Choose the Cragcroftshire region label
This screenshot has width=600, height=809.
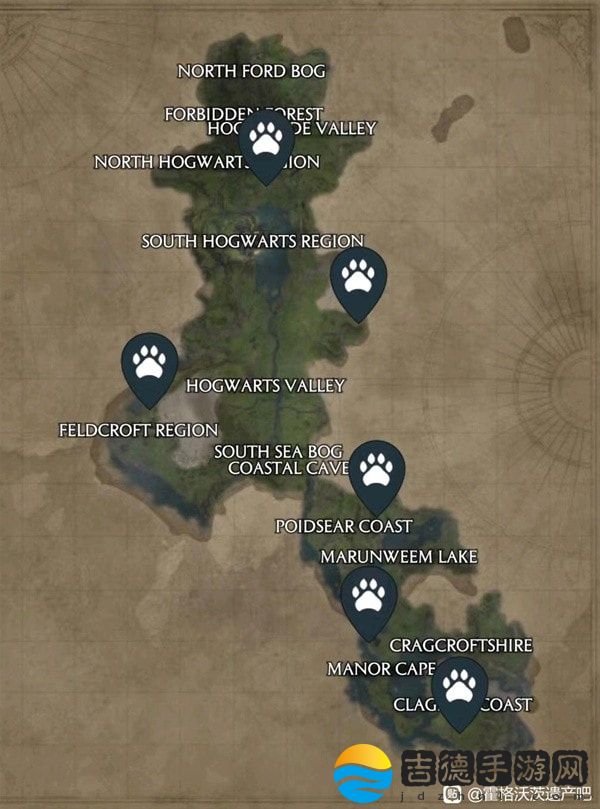click(x=460, y=646)
